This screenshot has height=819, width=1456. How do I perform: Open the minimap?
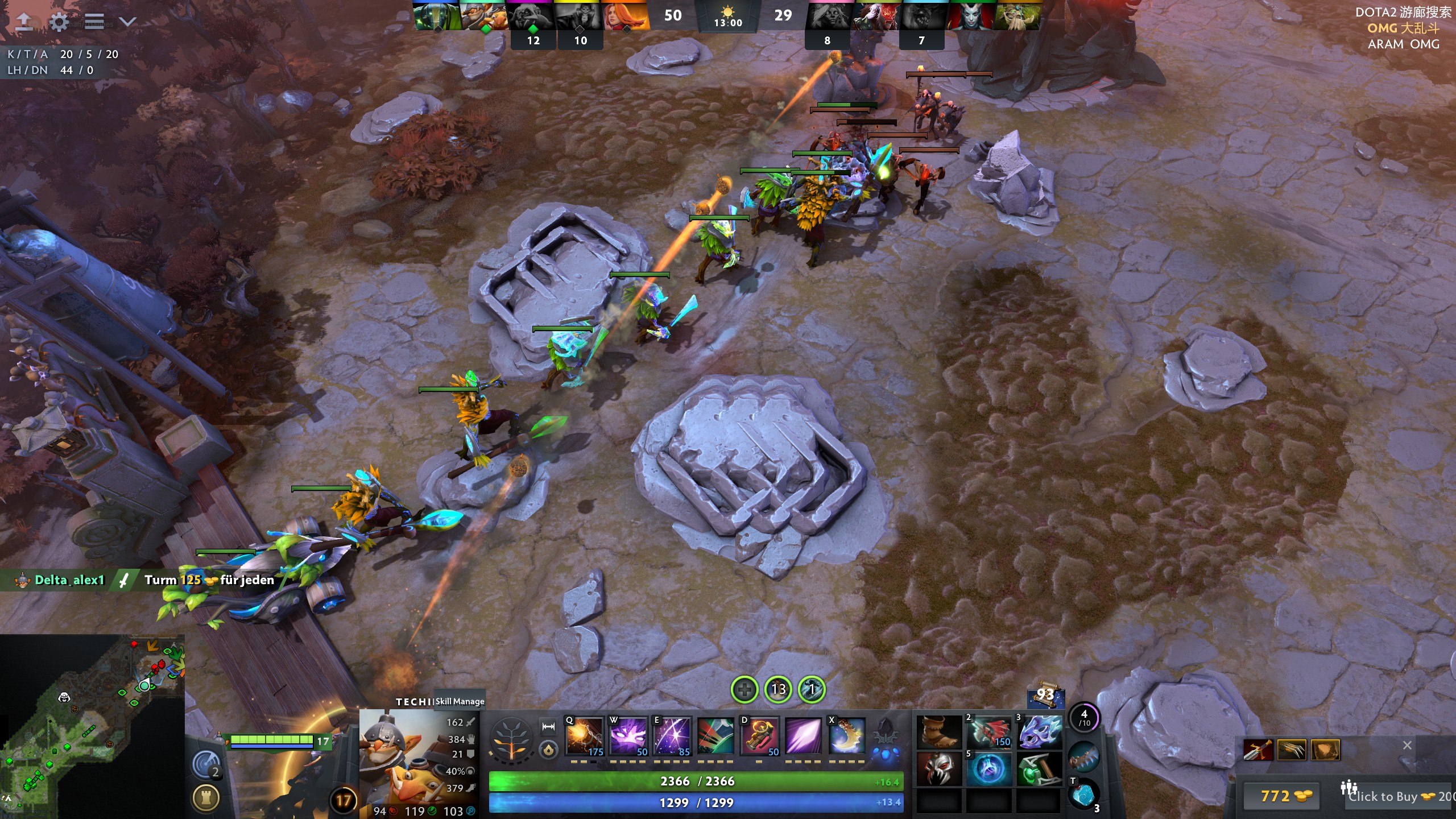pos(92,726)
